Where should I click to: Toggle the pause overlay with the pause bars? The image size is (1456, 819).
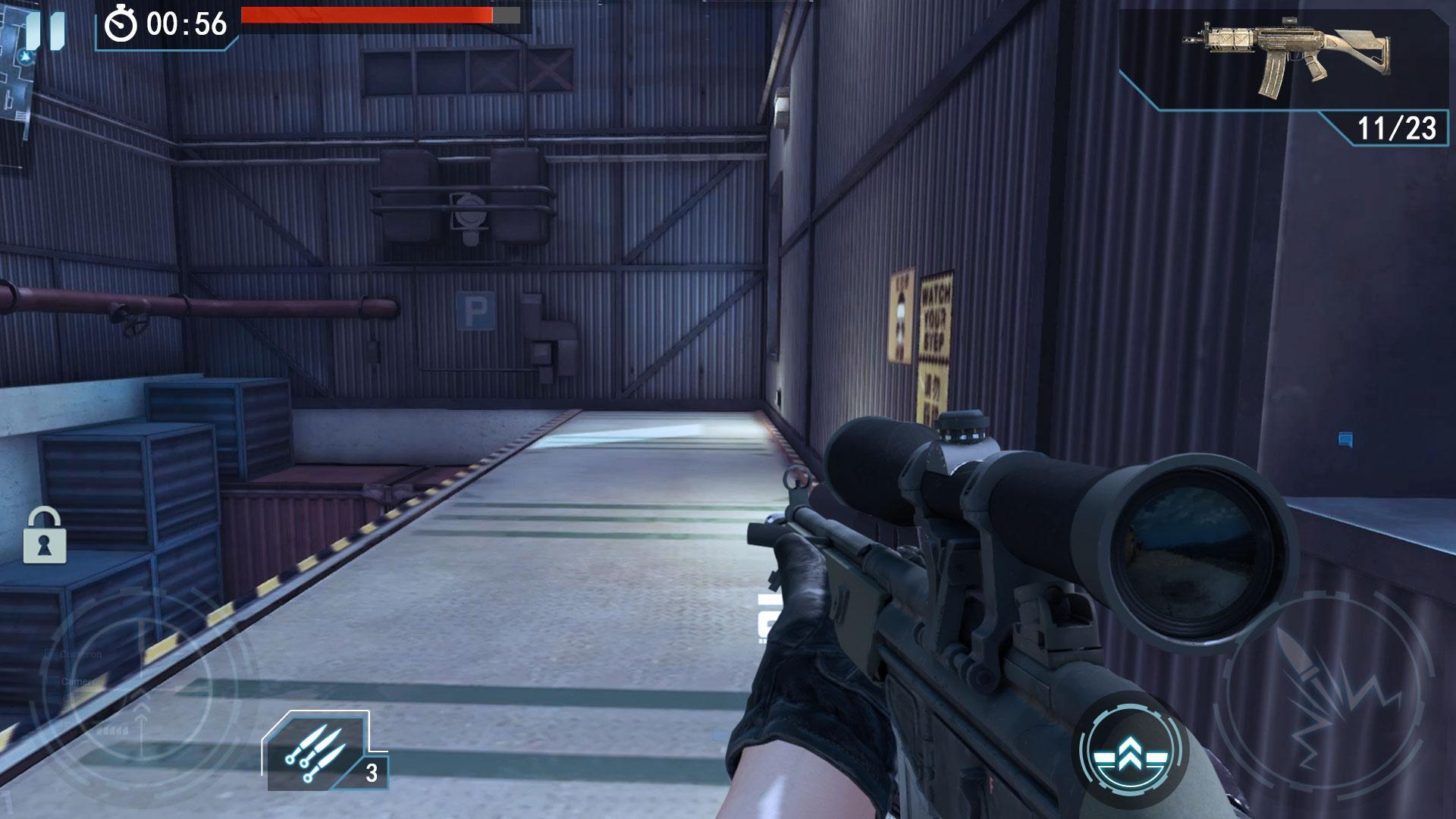47,32
